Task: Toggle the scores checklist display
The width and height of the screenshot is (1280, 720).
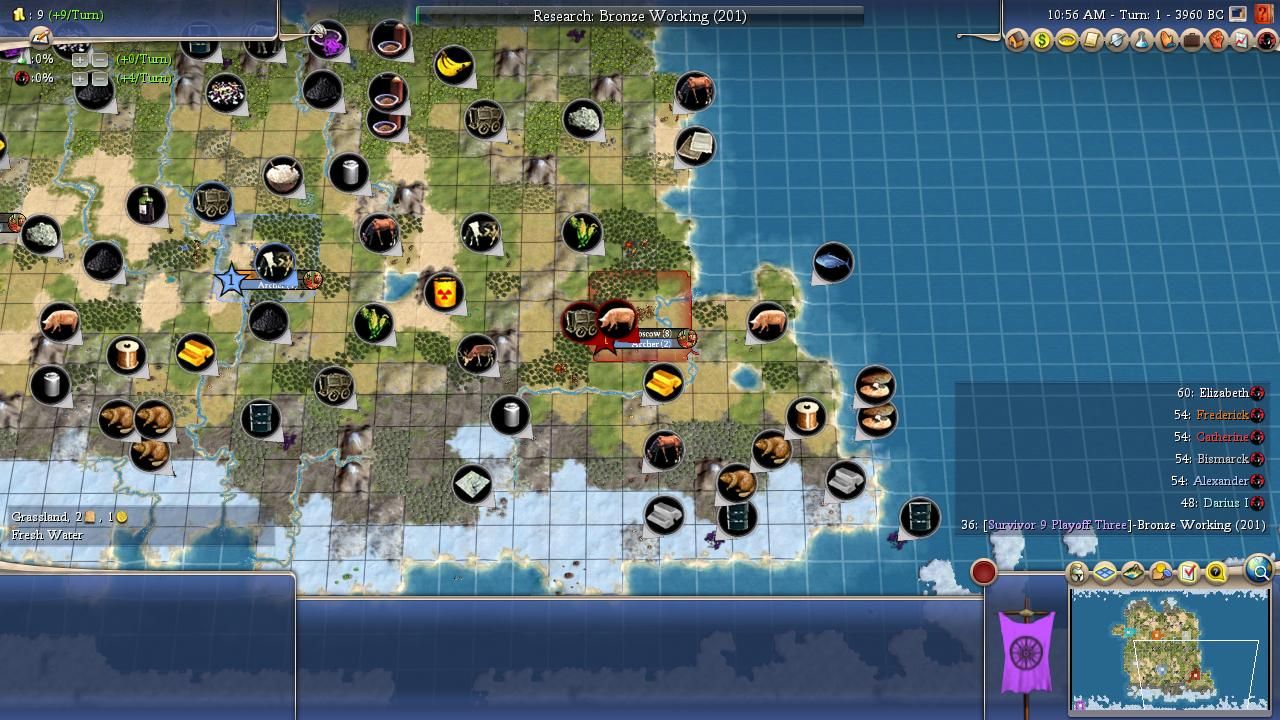Action: pyautogui.click(x=1189, y=573)
